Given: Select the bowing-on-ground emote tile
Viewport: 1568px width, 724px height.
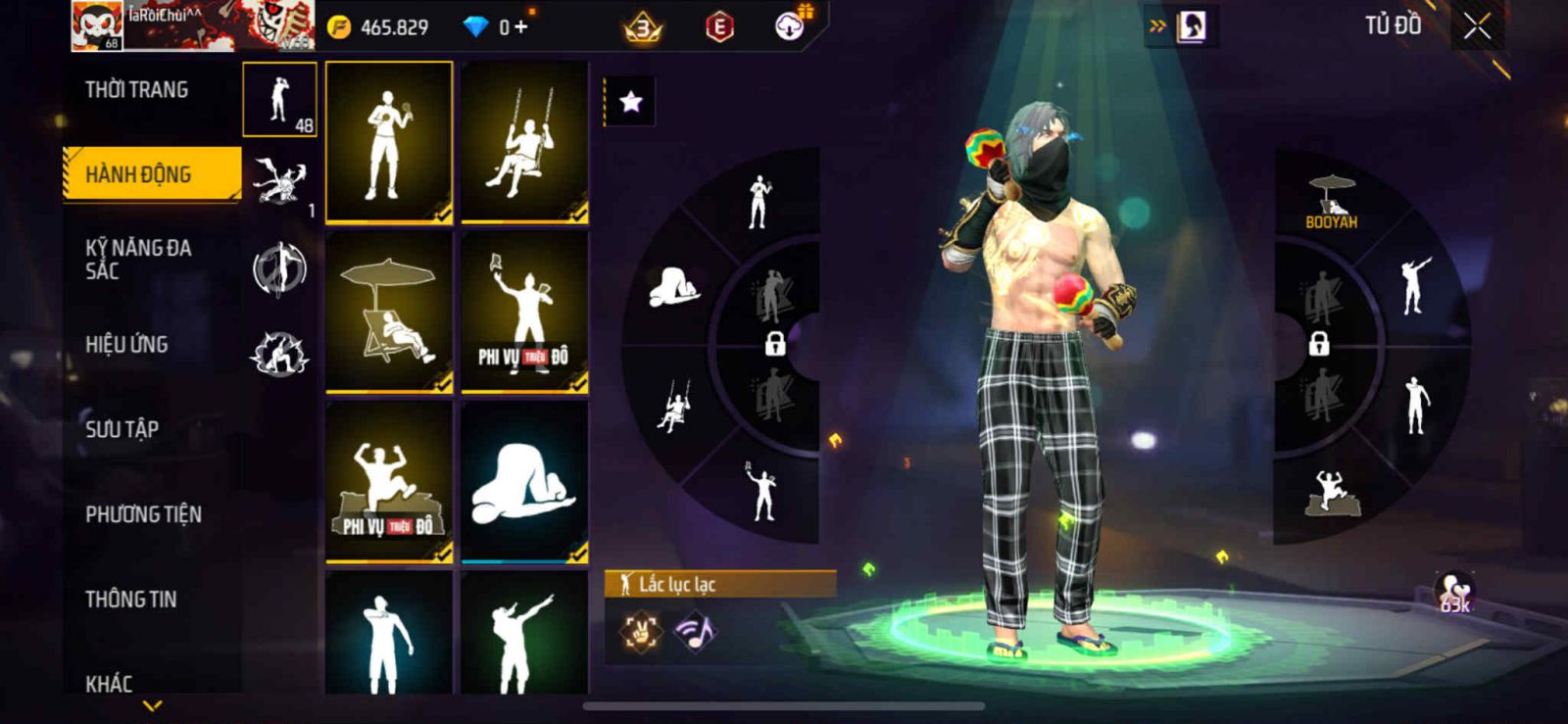Looking at the screenshot, I should 524,481.
